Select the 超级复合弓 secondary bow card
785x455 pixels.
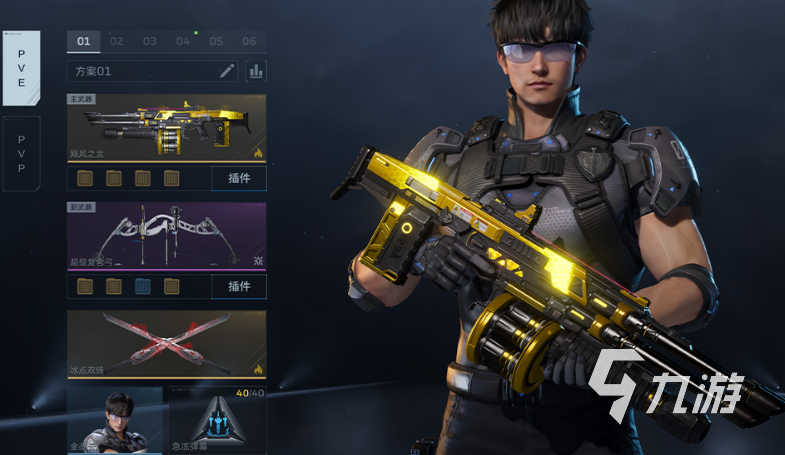pyautogui.click(x=166, y=236)
